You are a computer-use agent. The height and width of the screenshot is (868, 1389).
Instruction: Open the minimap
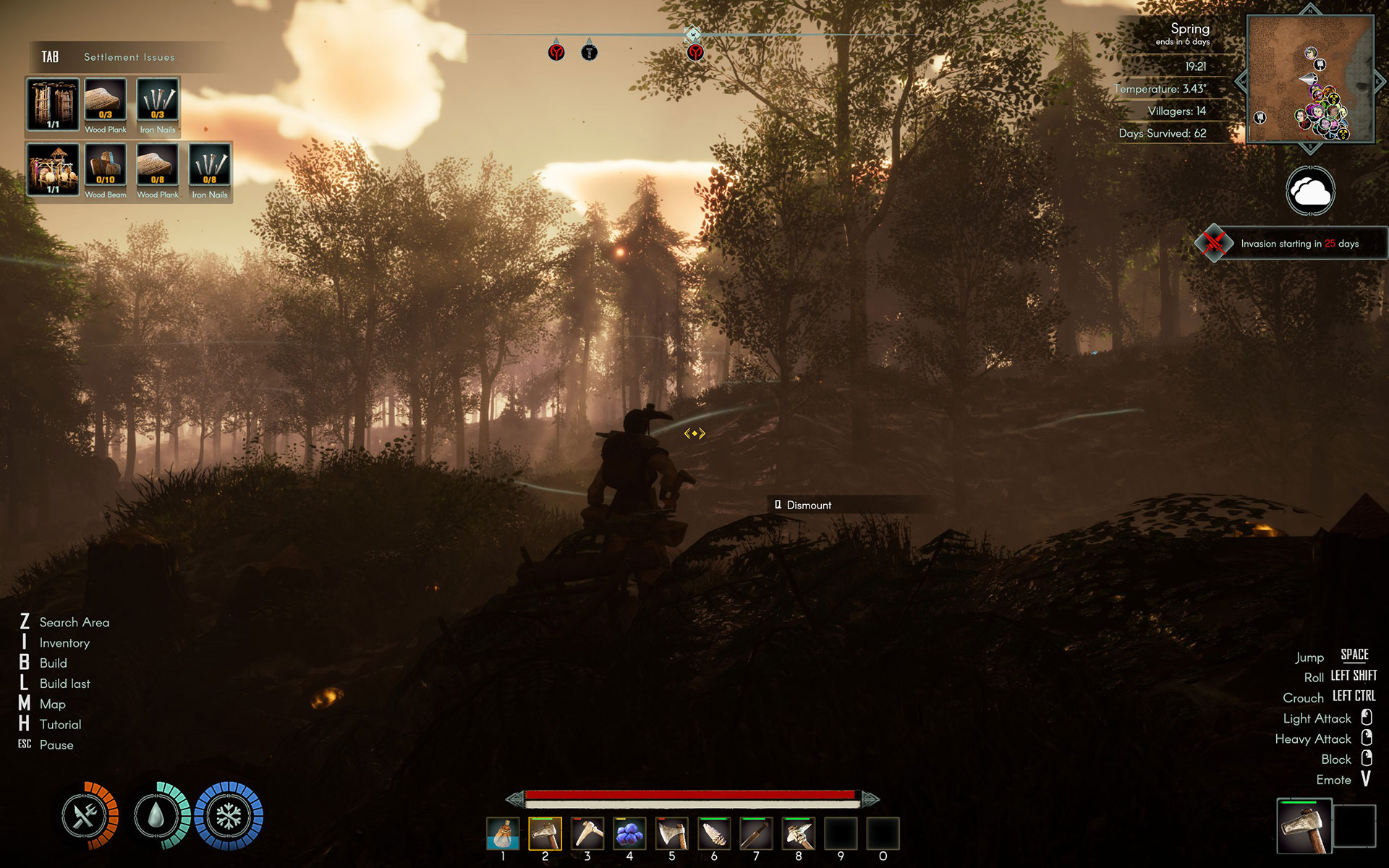tap(1310, 79)
